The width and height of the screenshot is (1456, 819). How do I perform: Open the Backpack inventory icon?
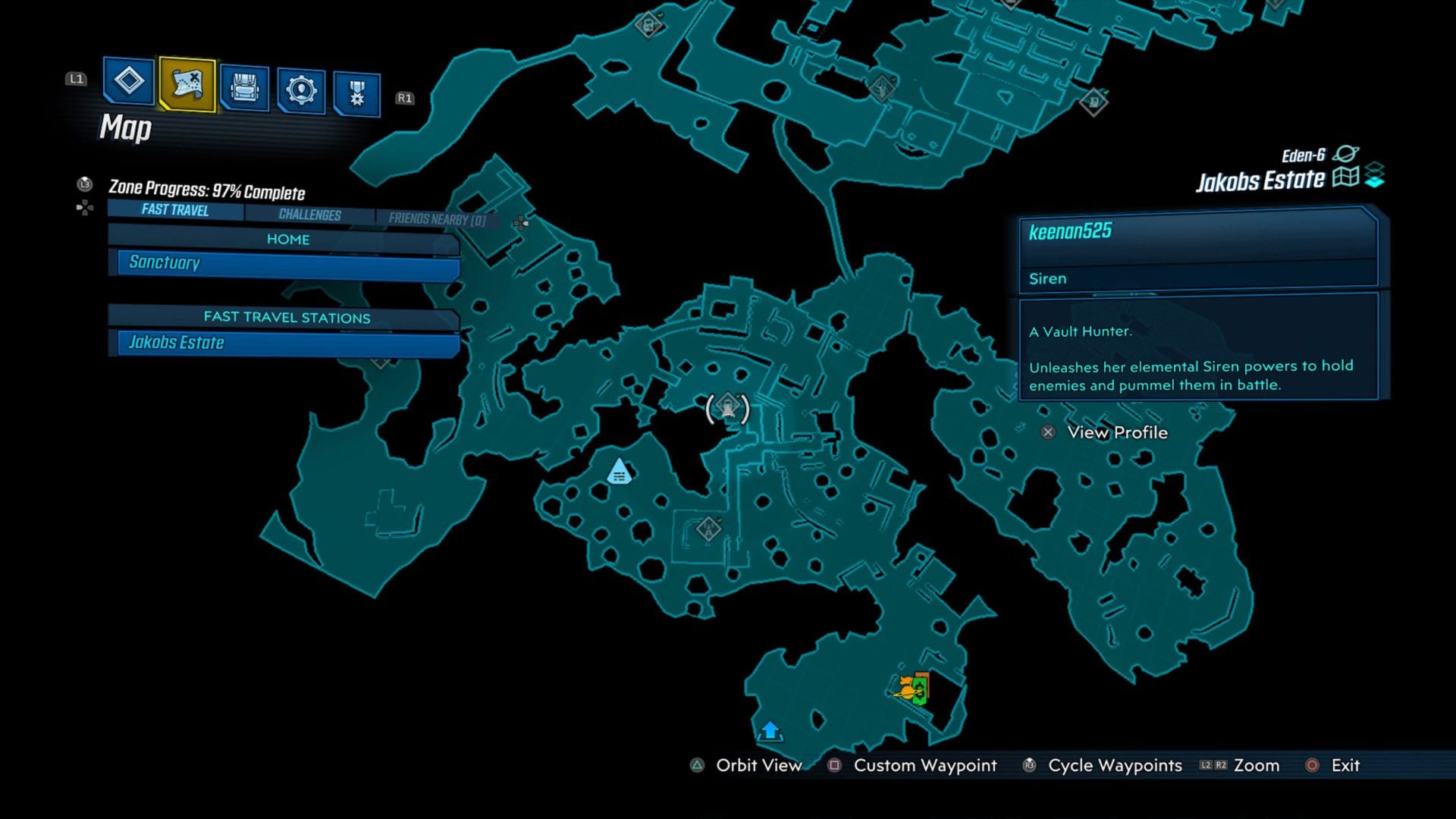(244, 86)
